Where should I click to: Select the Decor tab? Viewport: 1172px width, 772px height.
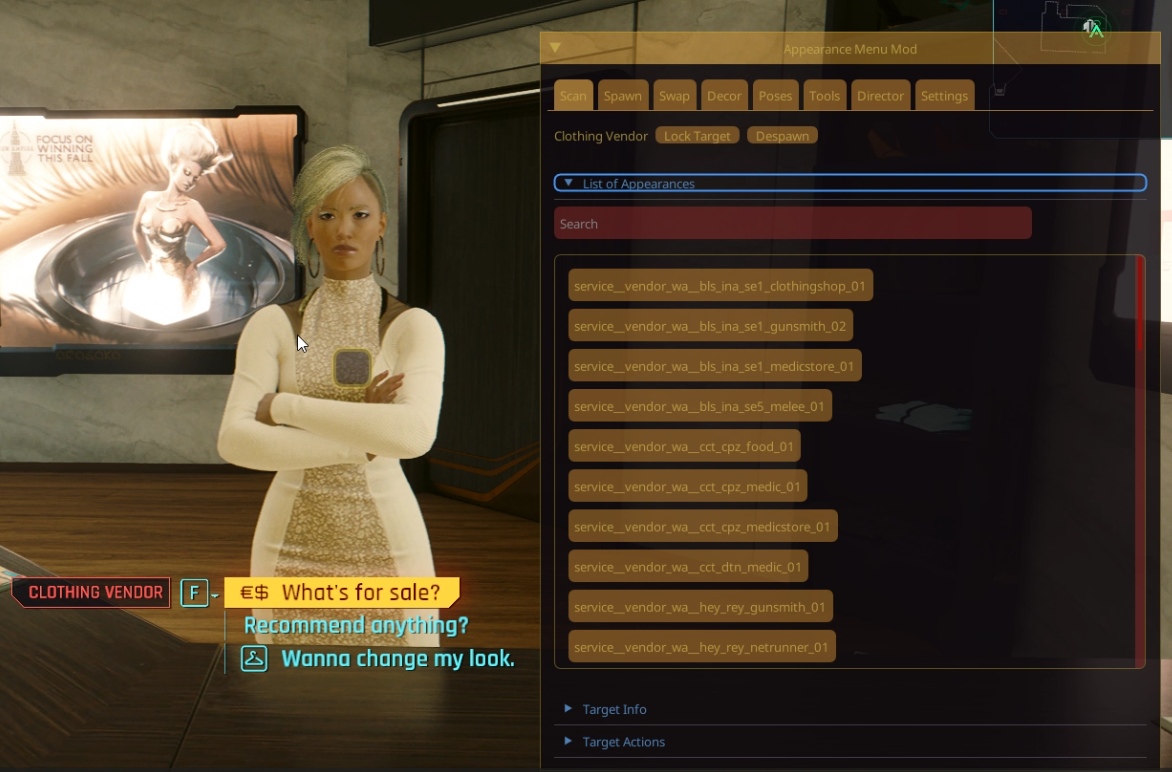coord(724,96)
